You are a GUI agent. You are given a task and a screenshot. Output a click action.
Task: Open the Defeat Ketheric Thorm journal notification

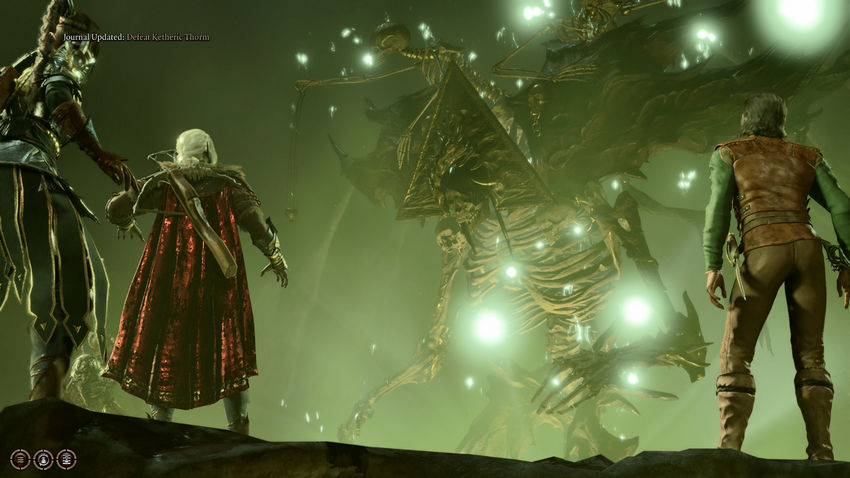136,37
